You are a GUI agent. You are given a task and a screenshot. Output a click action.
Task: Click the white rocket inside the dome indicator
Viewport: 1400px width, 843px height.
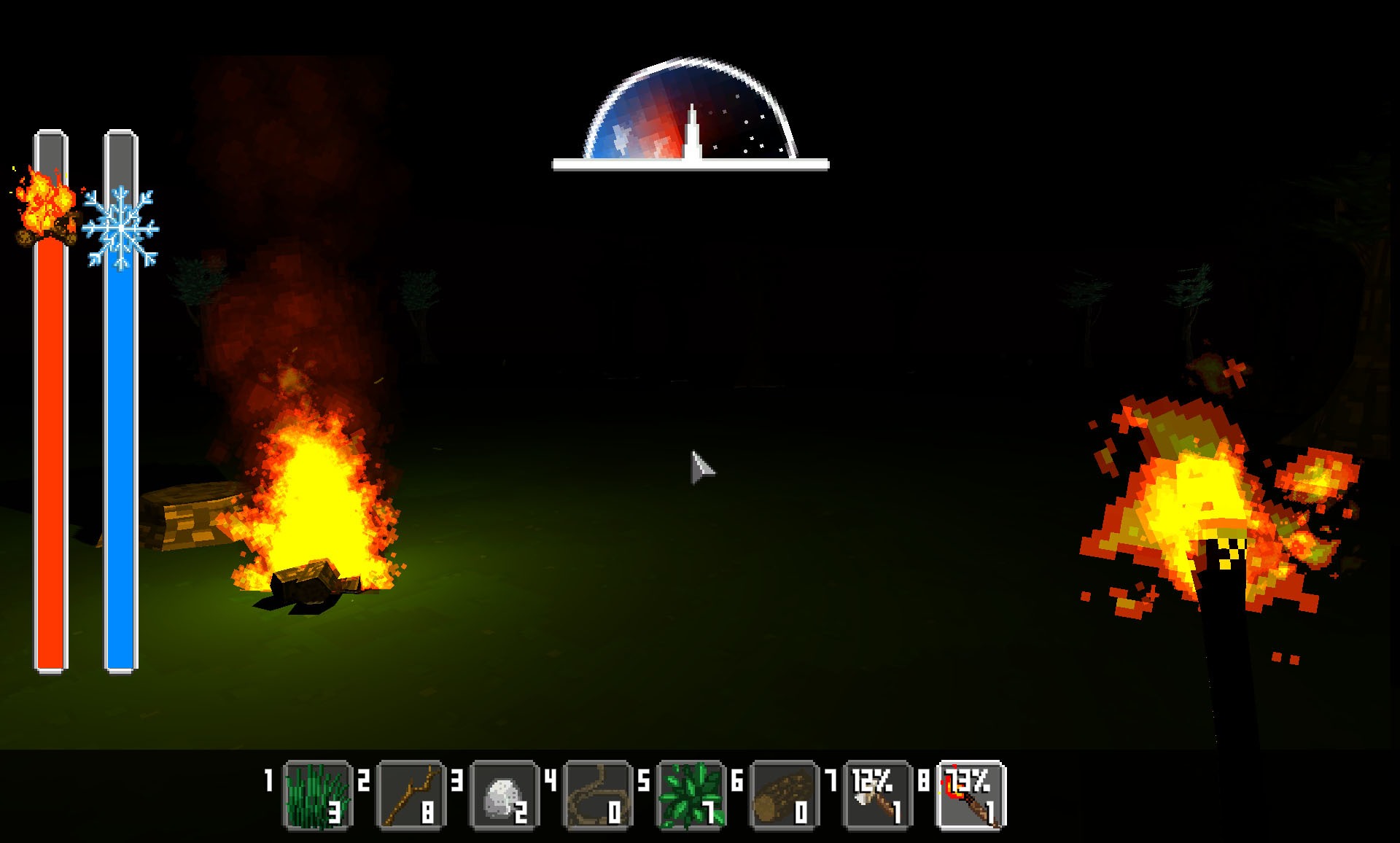[x=691, y=131]
